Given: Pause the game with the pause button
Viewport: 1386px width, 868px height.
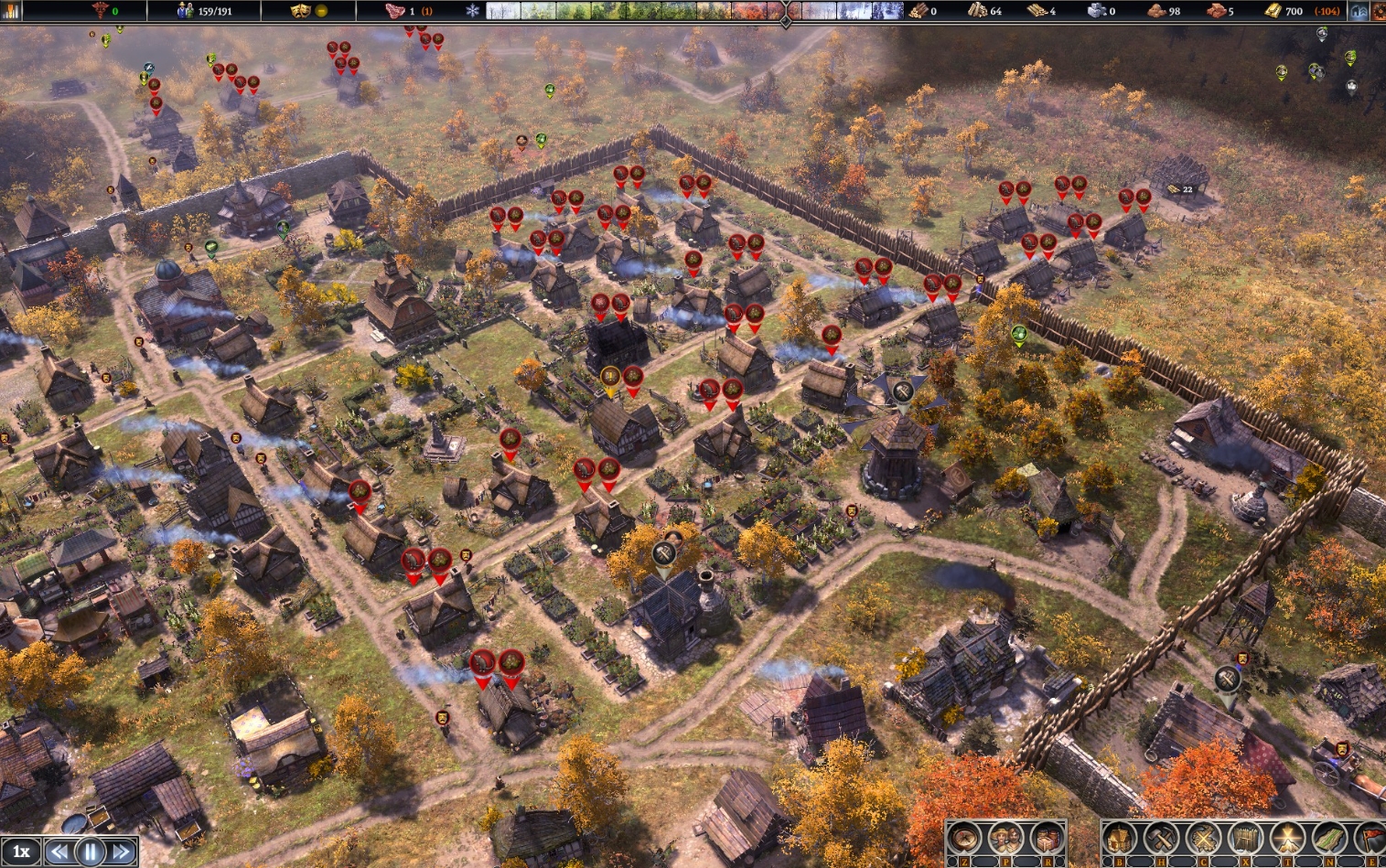Looking at the screenshot, I should 90,852.
